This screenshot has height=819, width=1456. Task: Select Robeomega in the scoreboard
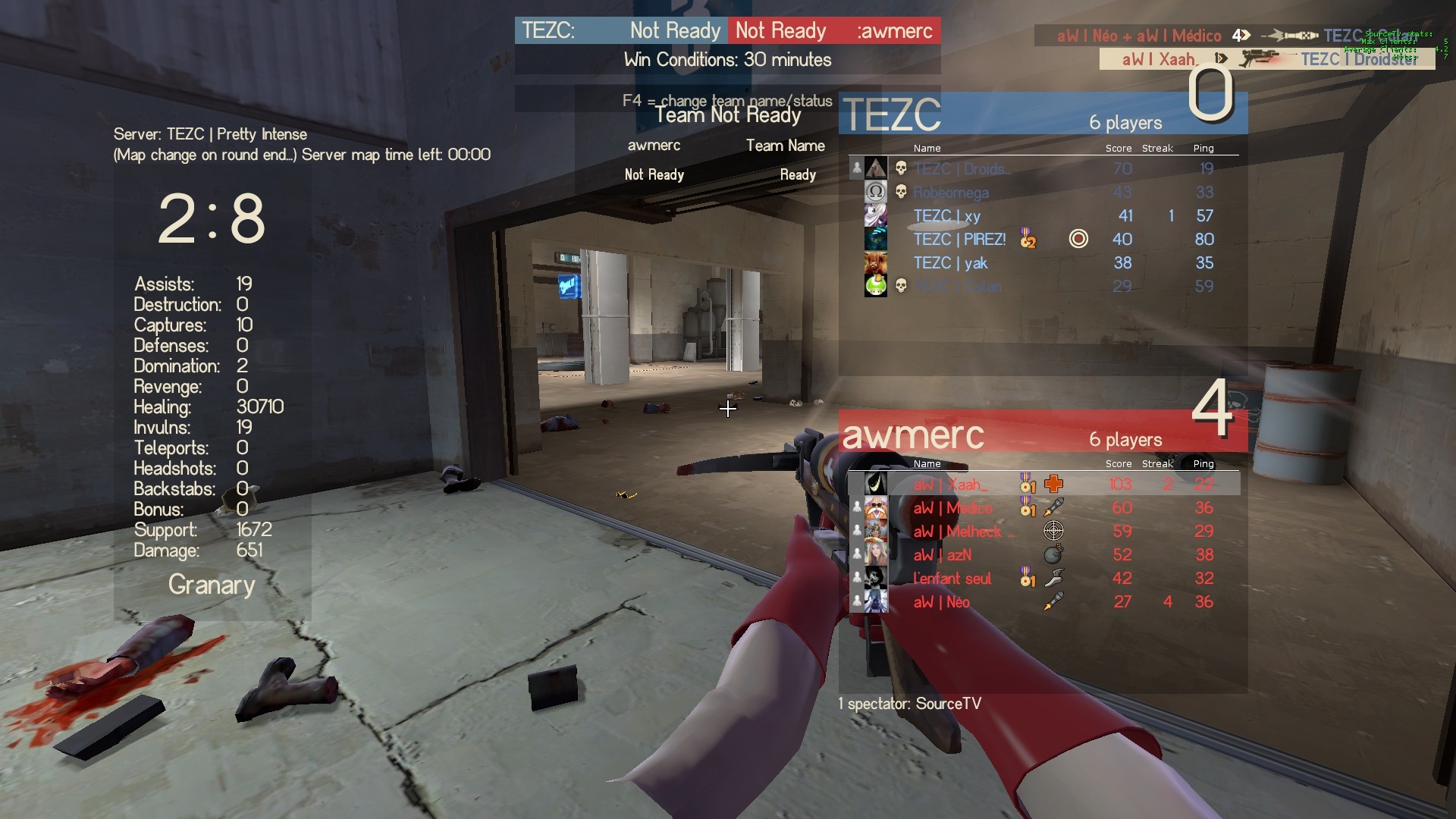[x=951, y=193]
